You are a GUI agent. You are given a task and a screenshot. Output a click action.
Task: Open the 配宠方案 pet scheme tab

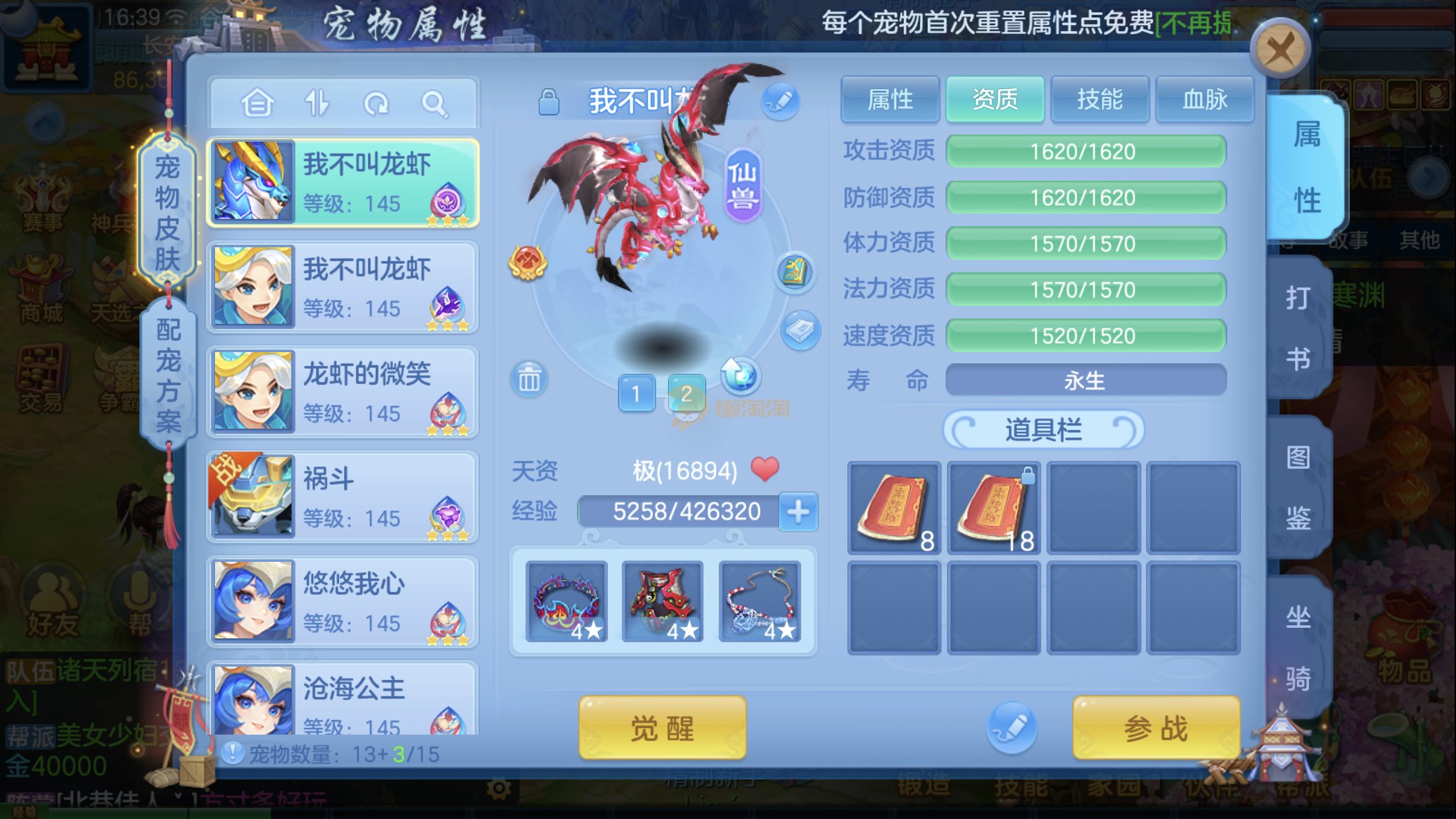pos(168,375)
